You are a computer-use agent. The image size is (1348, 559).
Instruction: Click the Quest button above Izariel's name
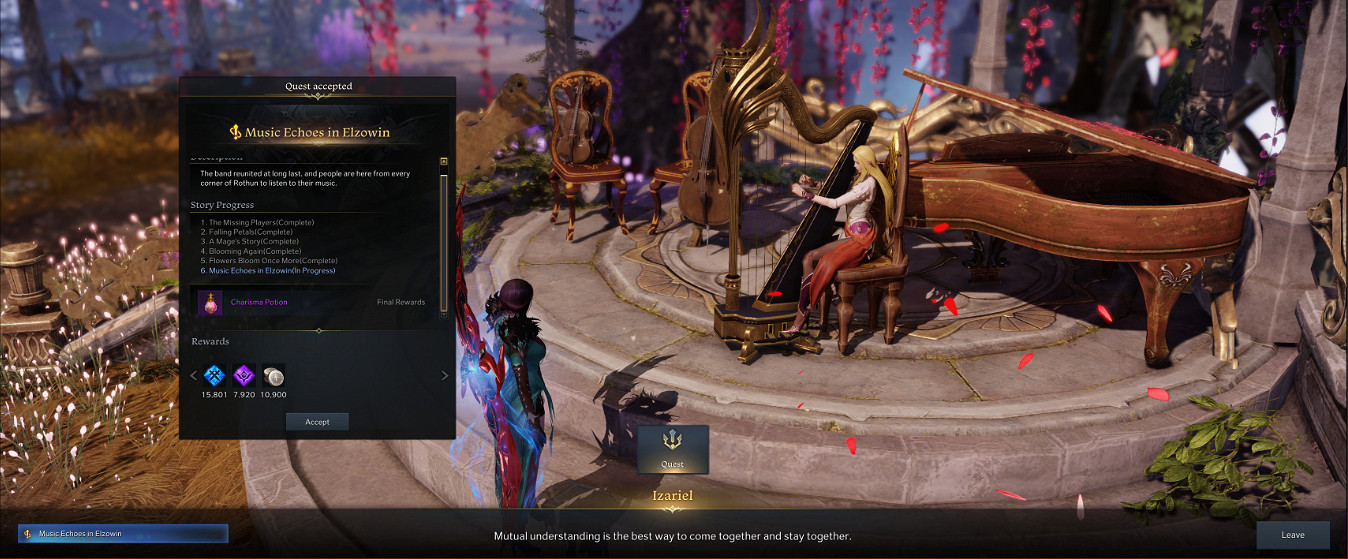[672, 449]
